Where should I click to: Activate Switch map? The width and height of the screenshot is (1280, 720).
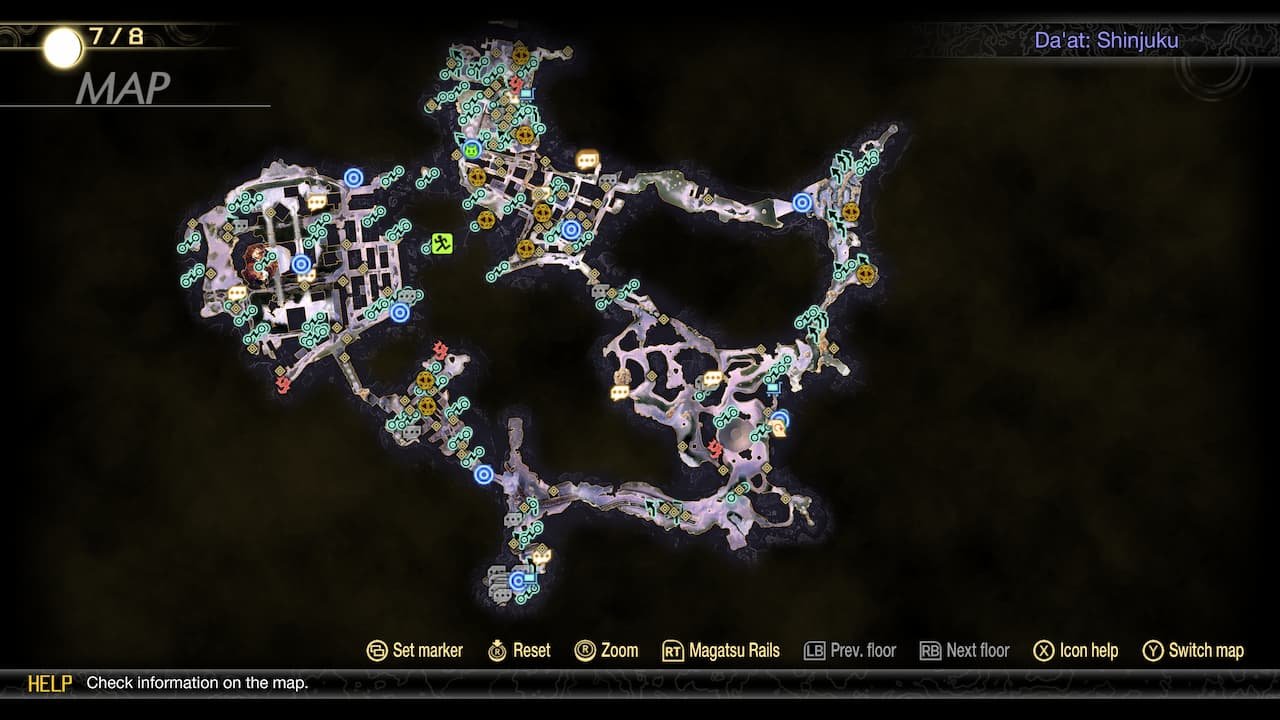tap(1193, 650)
